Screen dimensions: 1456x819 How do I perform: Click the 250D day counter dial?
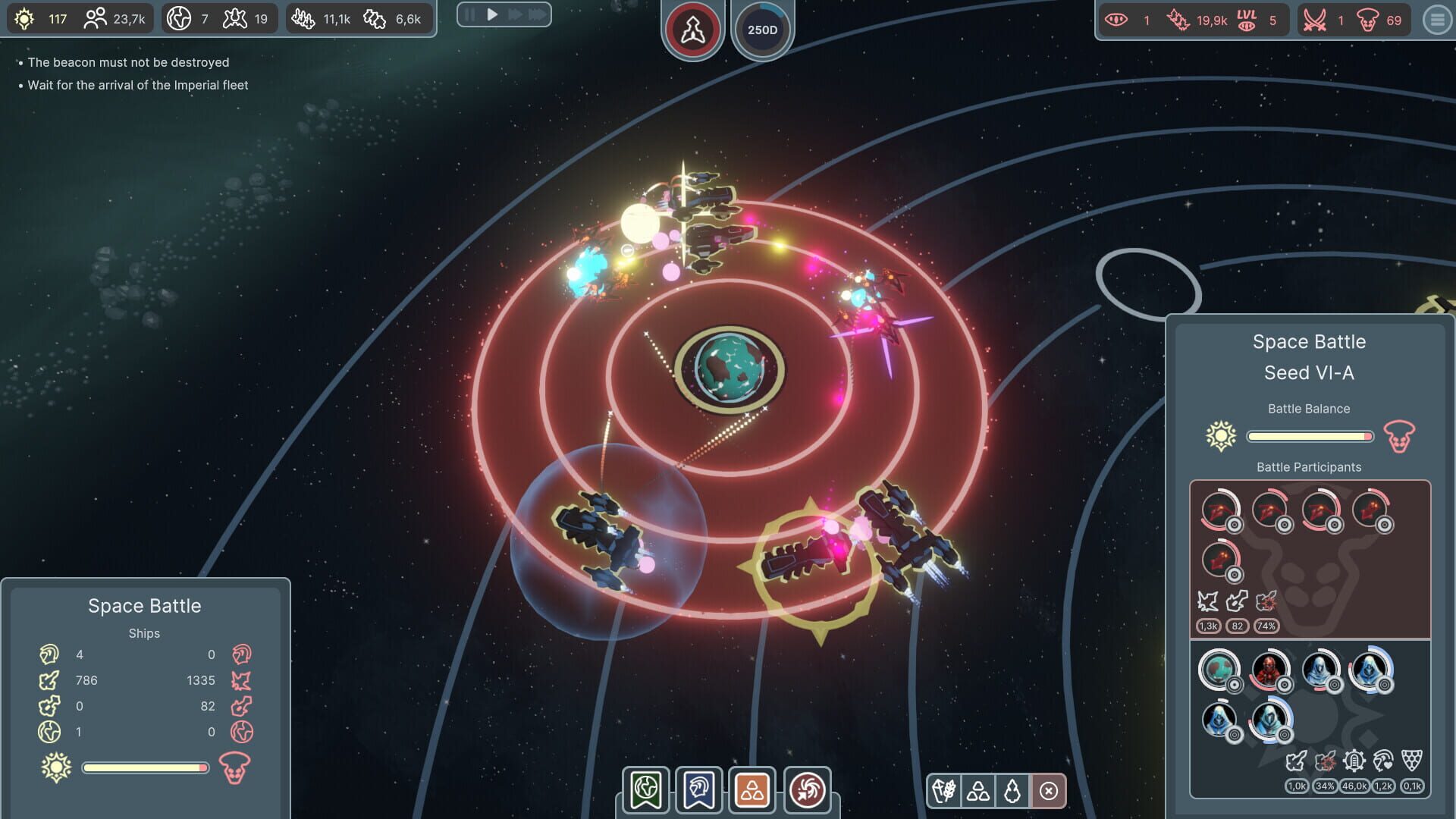[x=762, y=30]
